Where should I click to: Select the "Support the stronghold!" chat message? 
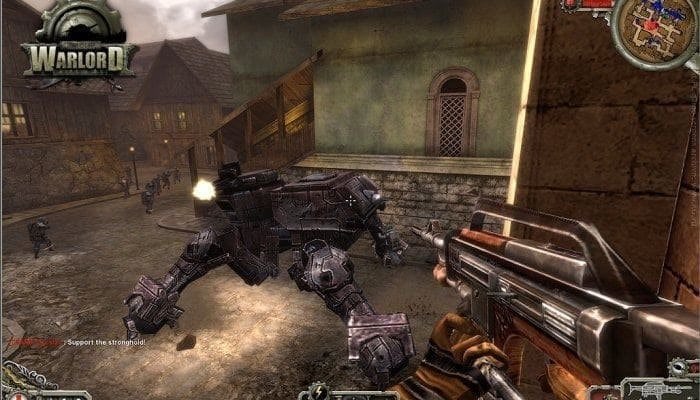(105, 343)
